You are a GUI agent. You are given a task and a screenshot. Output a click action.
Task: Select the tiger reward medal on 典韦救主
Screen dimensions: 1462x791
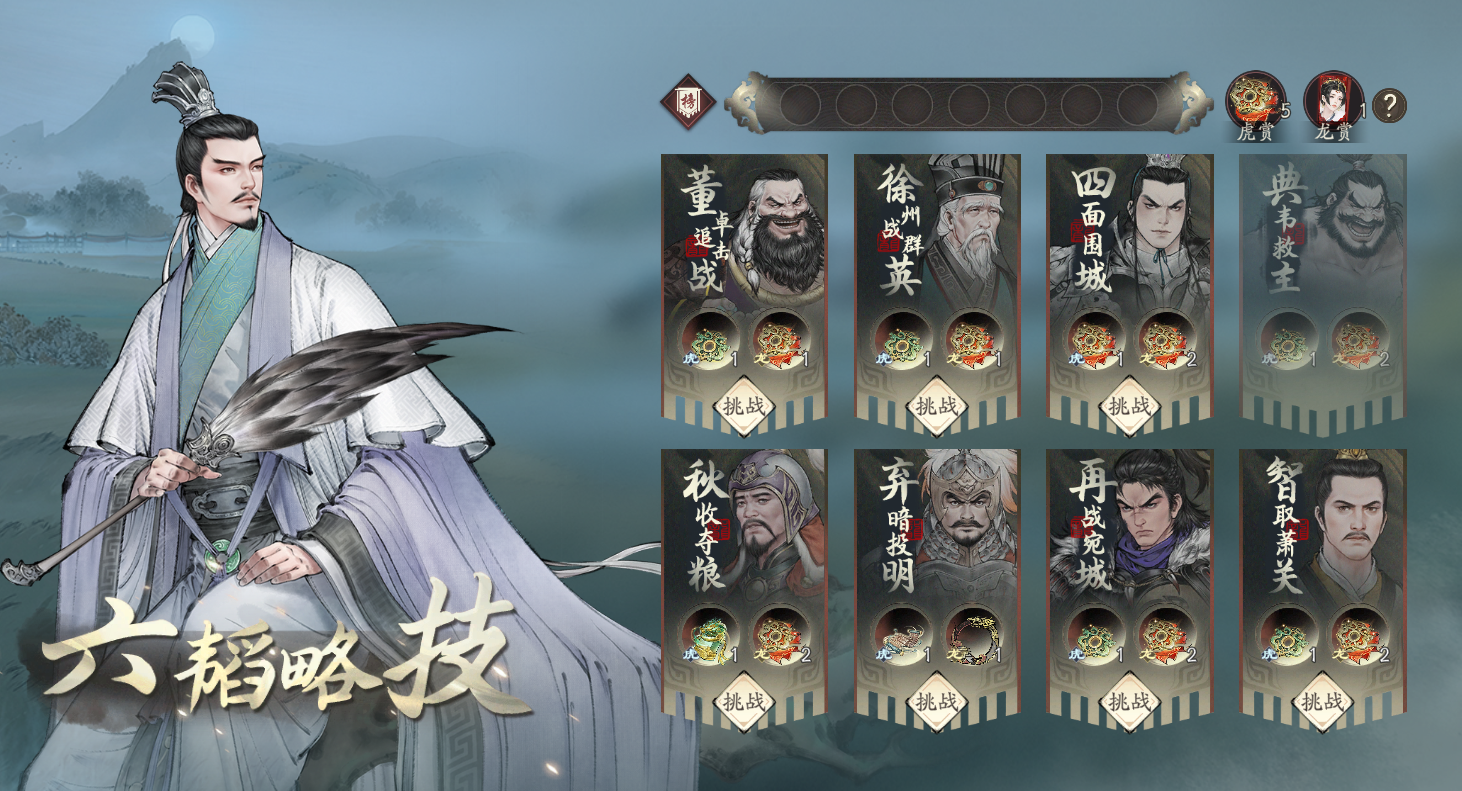pyautogui.click(x=1287, y=341)
